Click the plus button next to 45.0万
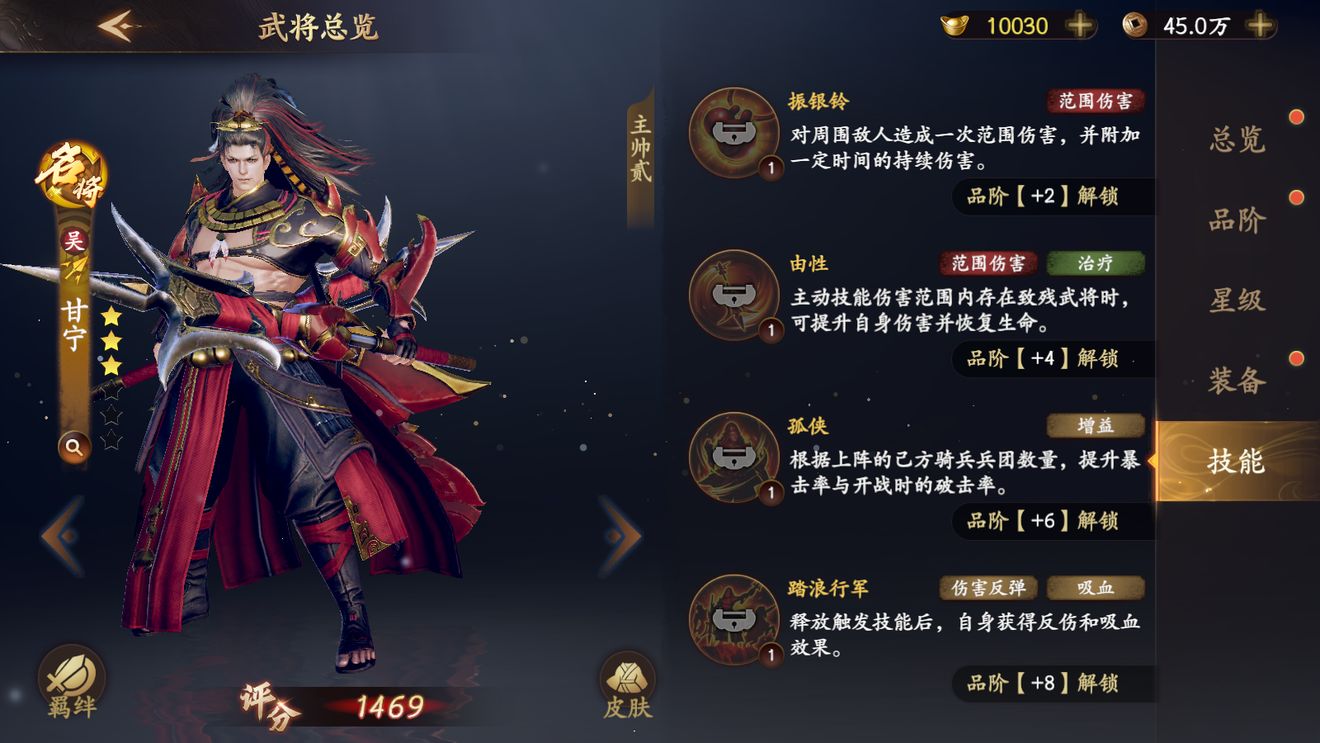1320x743 pixels. tap(1257, 26)
